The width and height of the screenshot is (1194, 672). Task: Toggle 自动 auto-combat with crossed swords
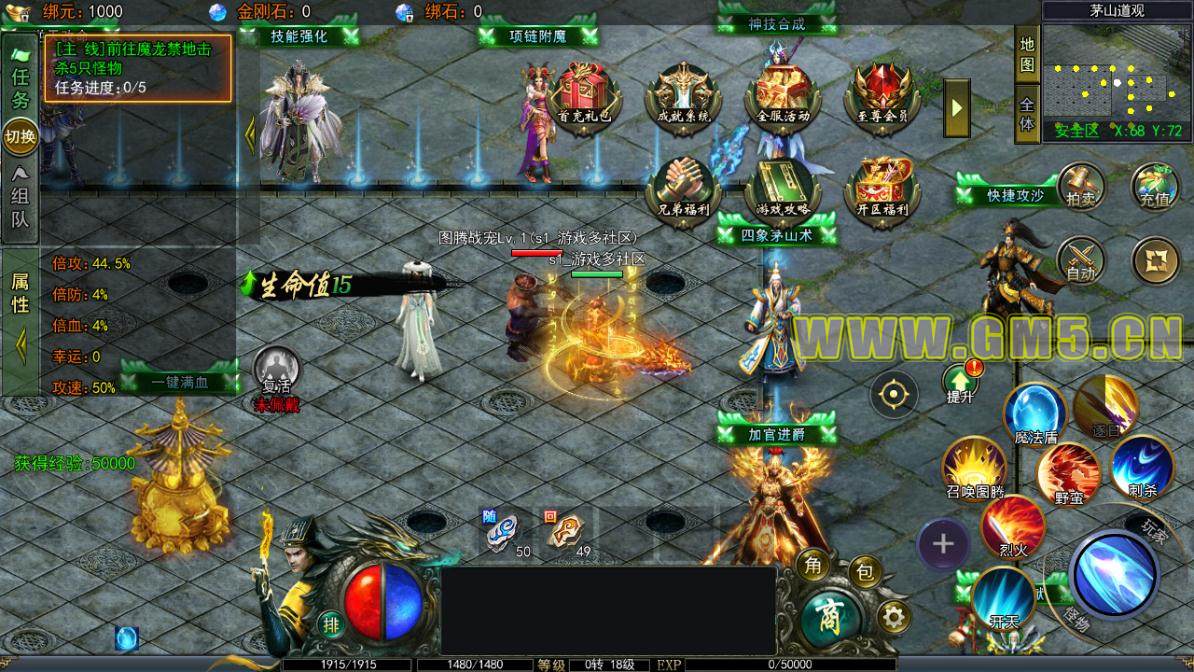point(1081,260)
